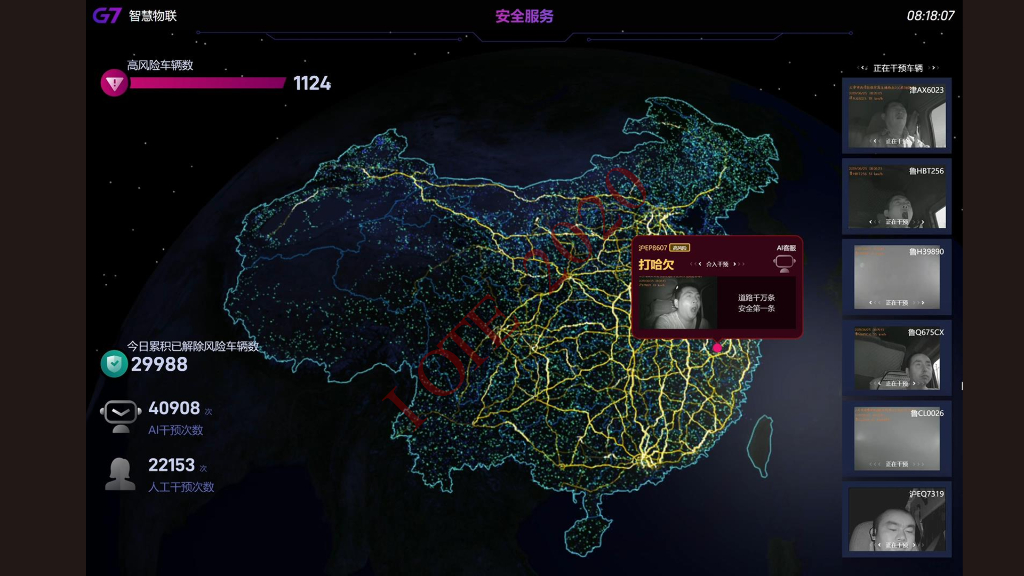Screen dimensions: 1024x576
Task: Click the AI客服 robot icon in the popup
Action: point(785,263)
